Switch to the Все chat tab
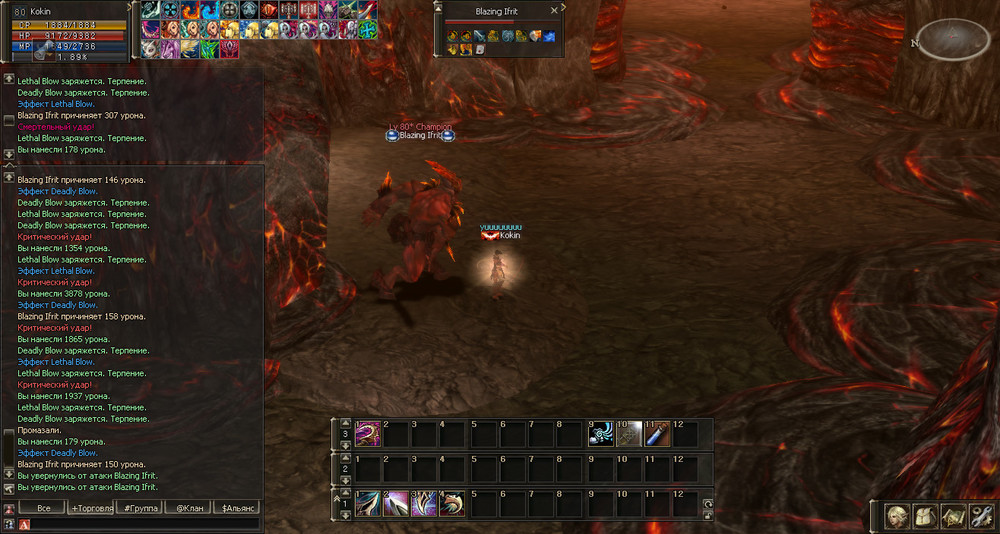 click(42, 508)
